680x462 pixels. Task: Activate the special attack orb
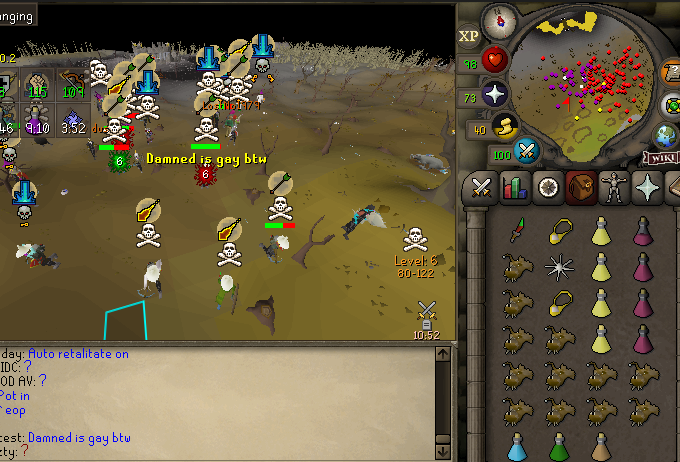(x=527, y=152)
